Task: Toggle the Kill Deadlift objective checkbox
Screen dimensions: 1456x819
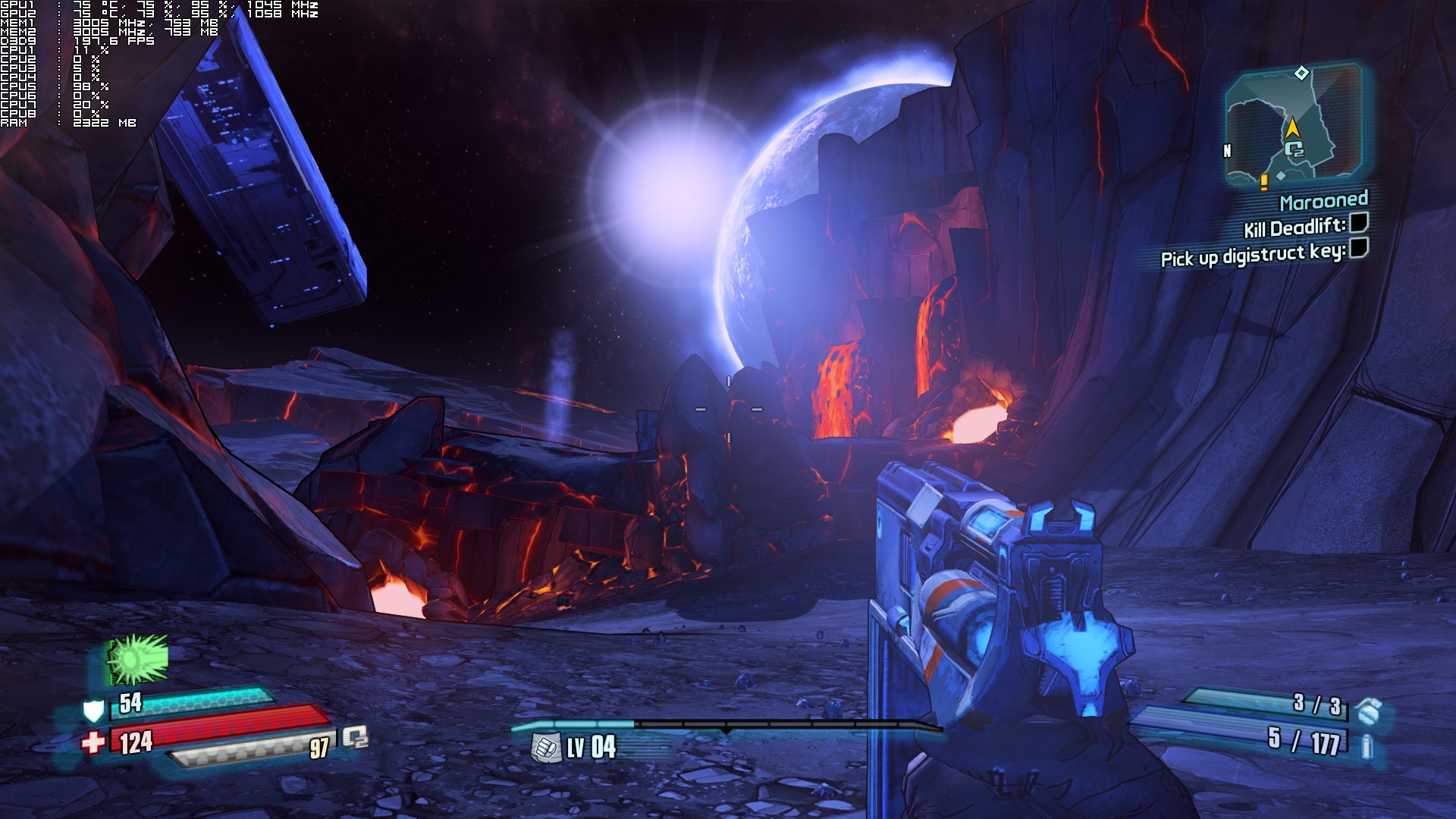Action: coord(1358,223)
